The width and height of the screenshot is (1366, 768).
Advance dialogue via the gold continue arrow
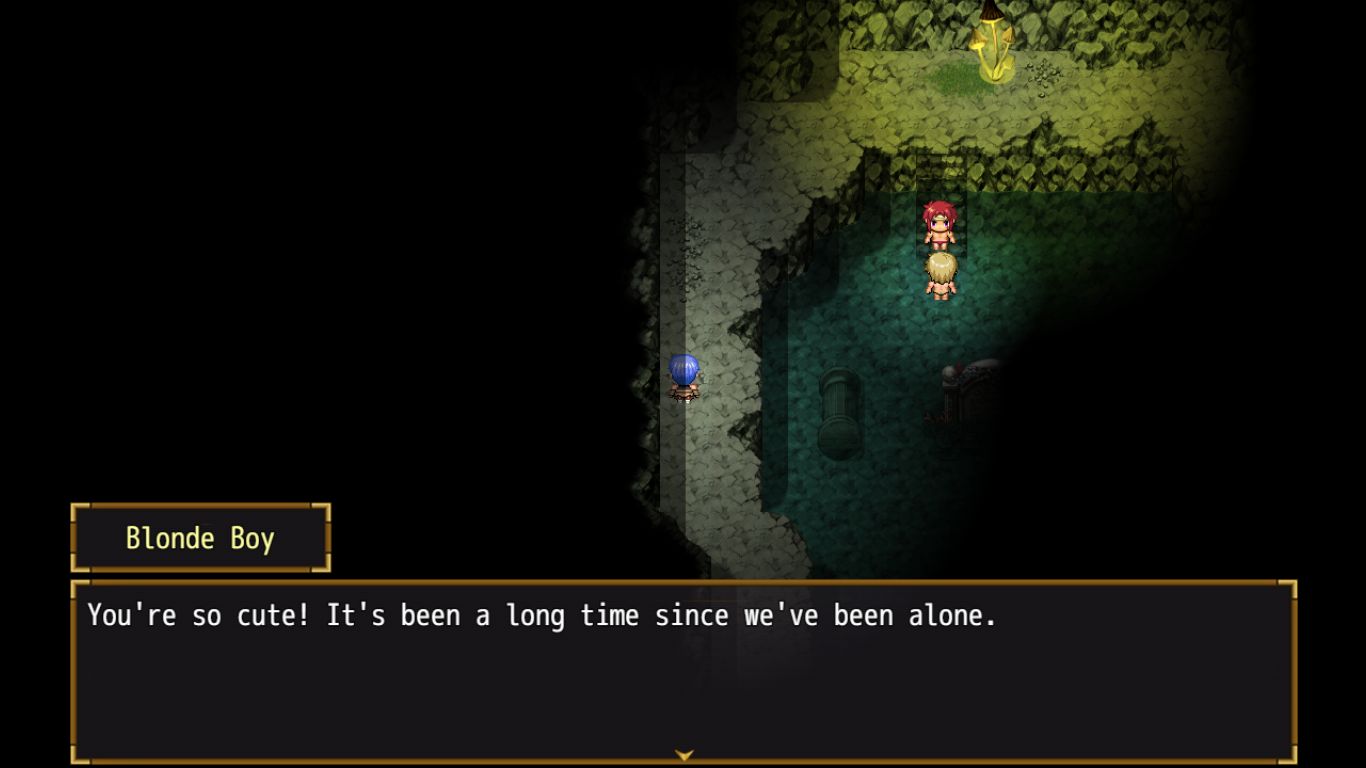tap(684, 755)
